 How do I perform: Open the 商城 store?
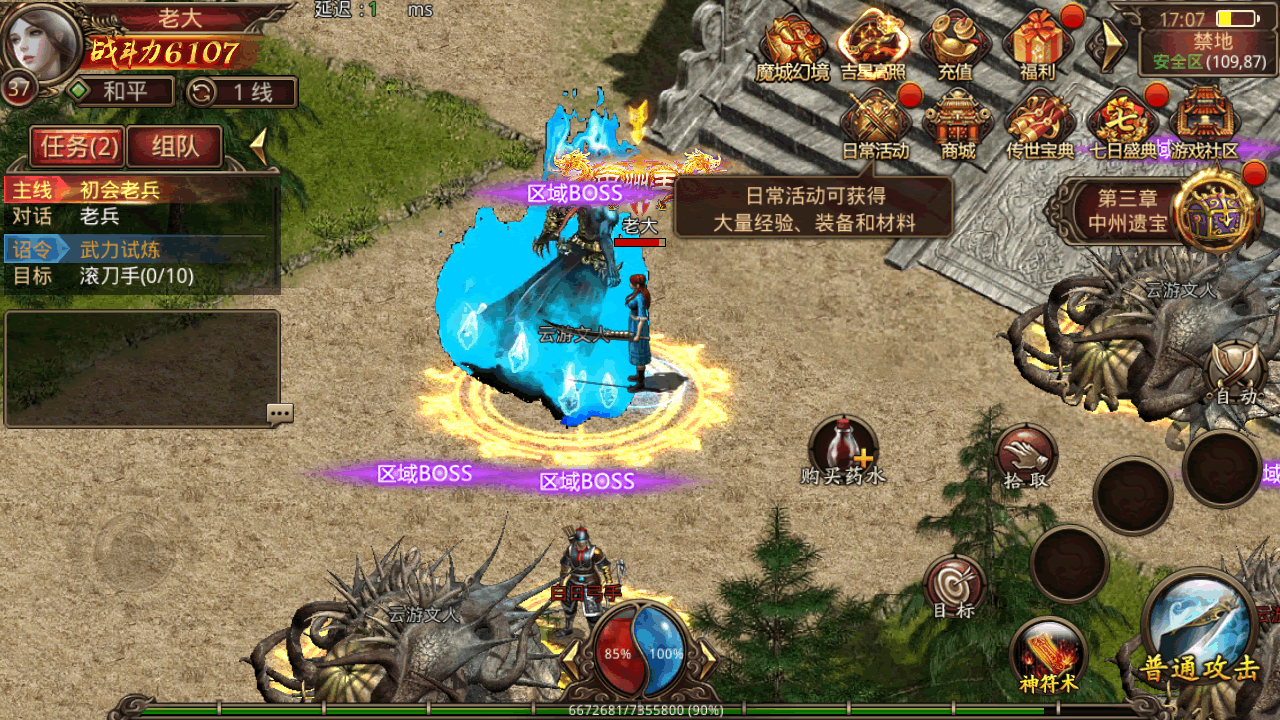click(957, 121)
